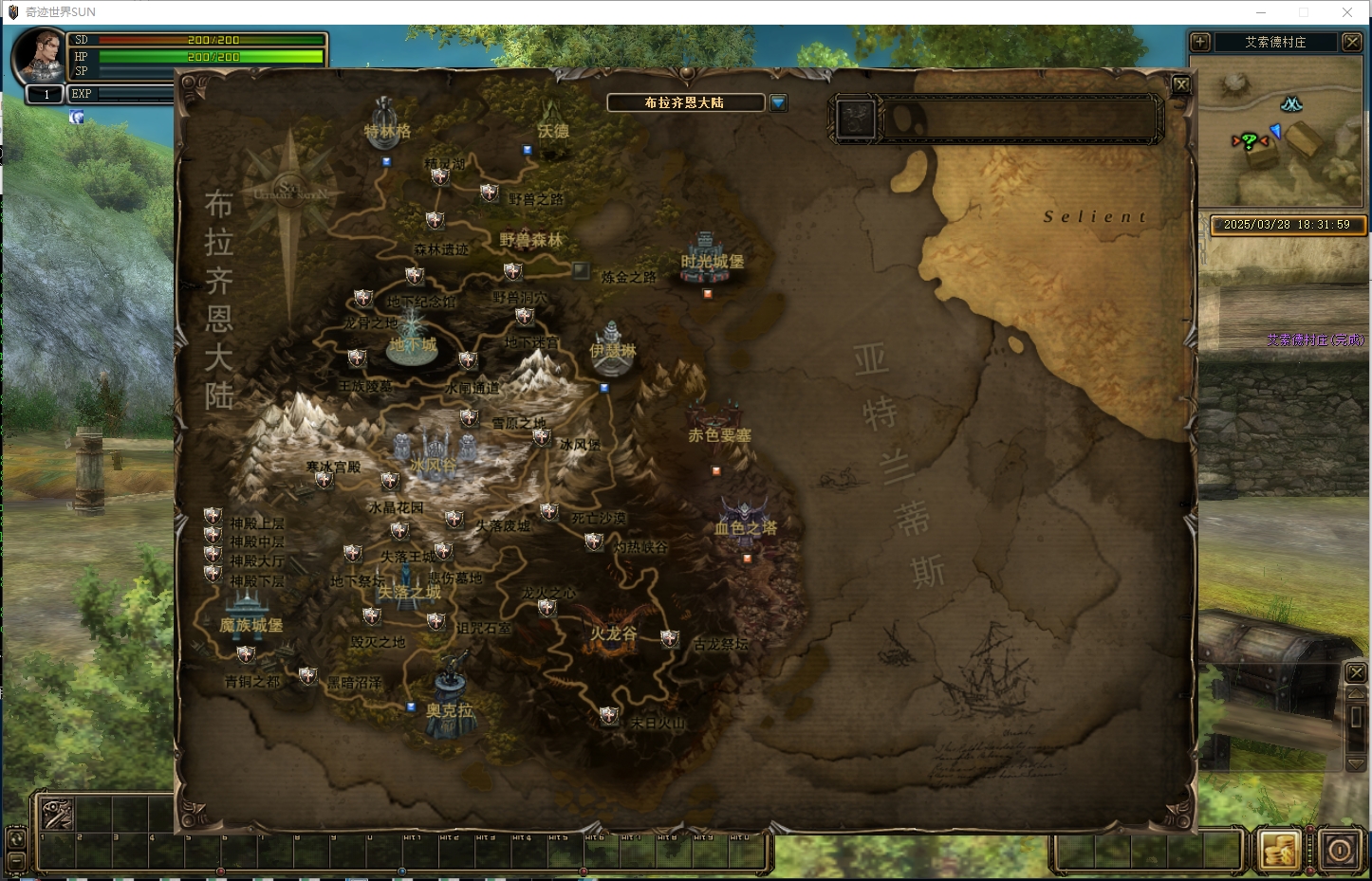Select 特林格 town on the map

point(385,118)
